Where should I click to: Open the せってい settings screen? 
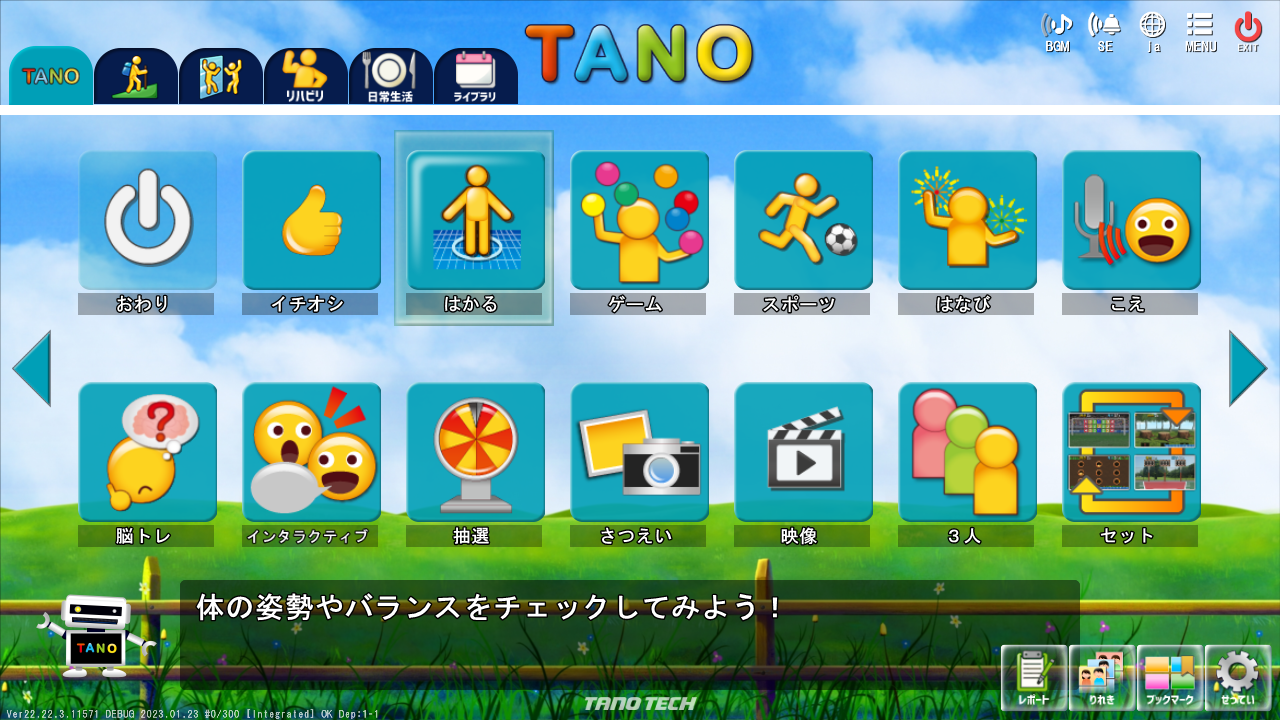(x=1238, y=678)
